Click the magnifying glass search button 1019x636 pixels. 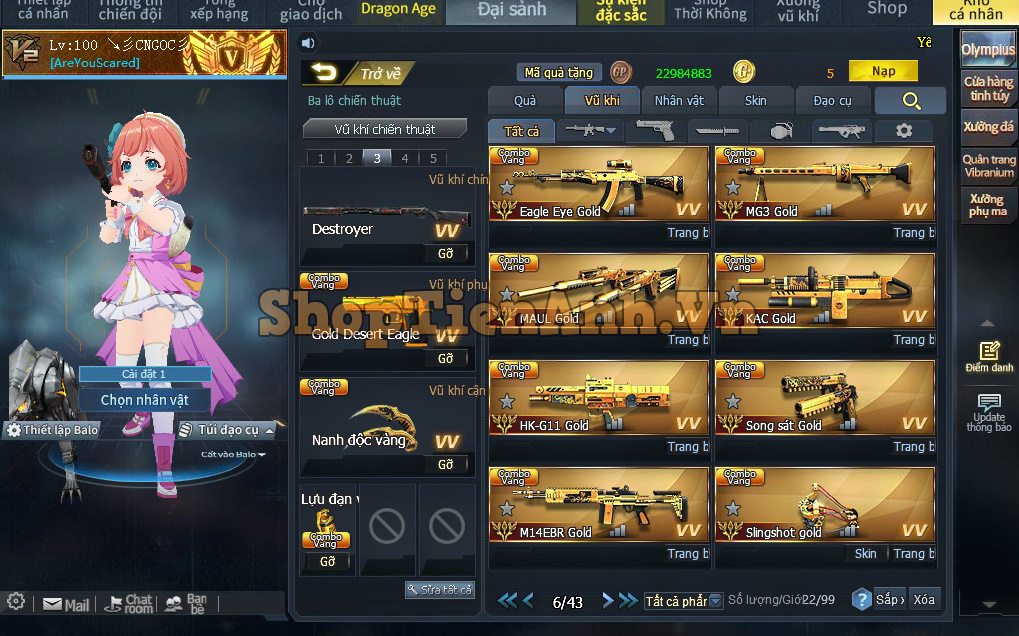[x=910, y=101]
